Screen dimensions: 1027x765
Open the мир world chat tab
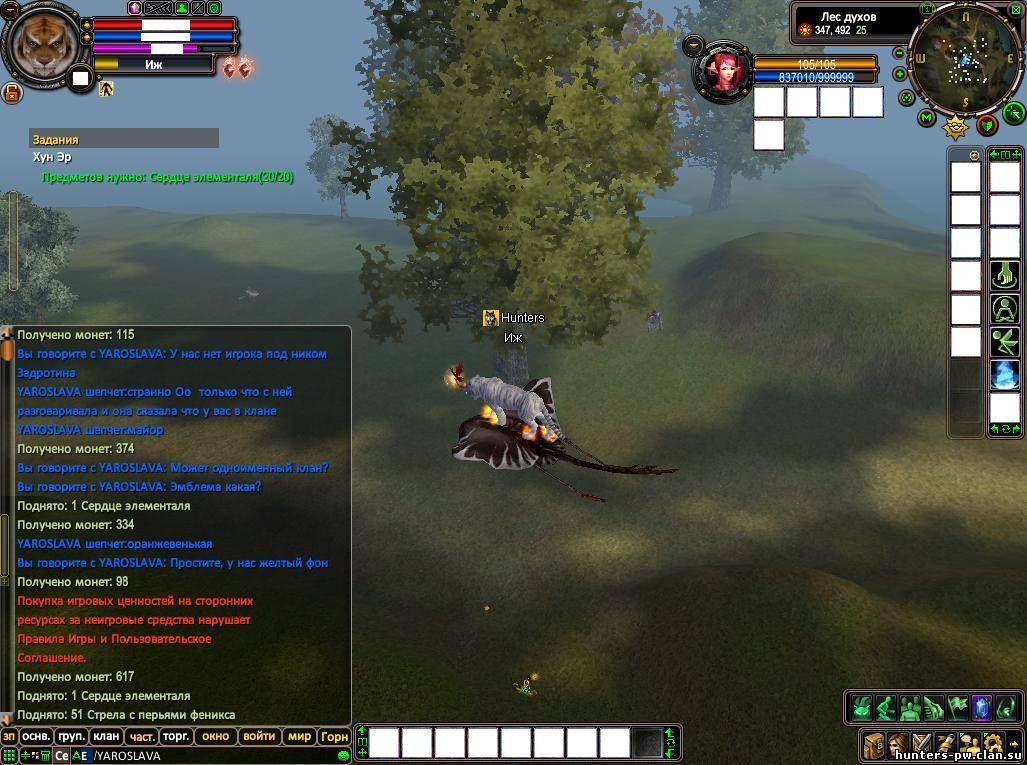point(299,736)
